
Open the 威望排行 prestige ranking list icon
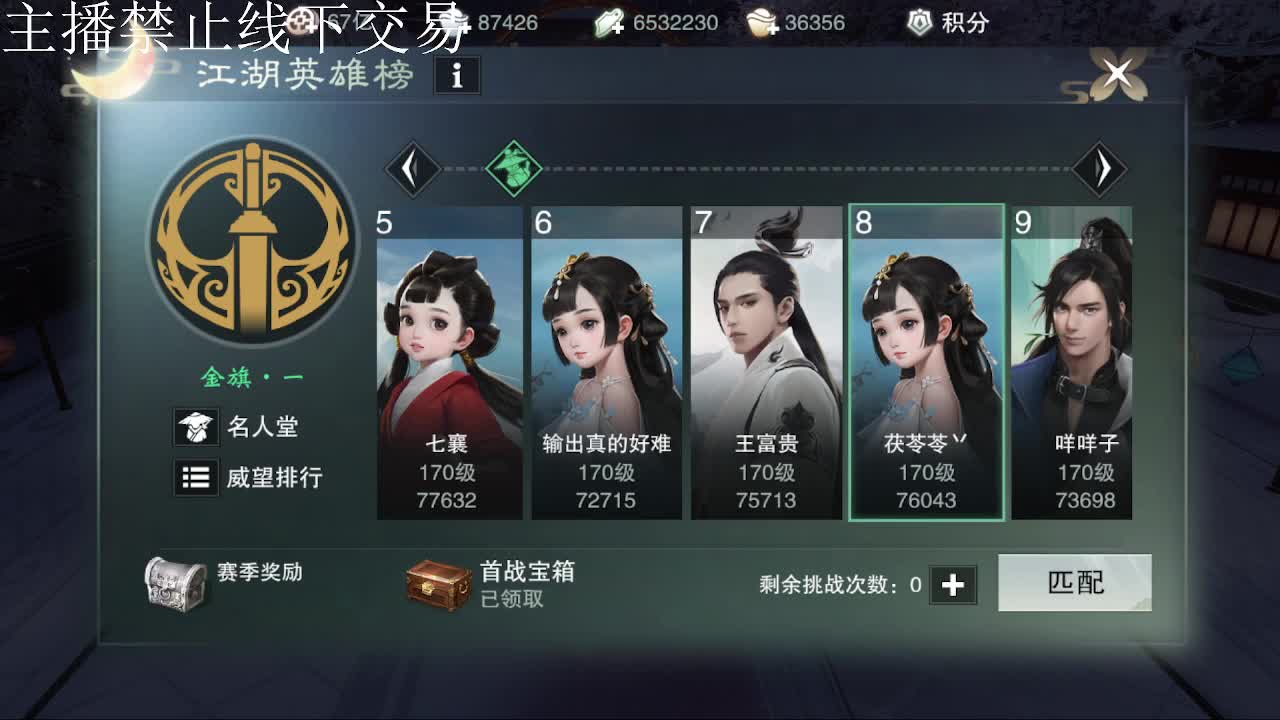196,478
